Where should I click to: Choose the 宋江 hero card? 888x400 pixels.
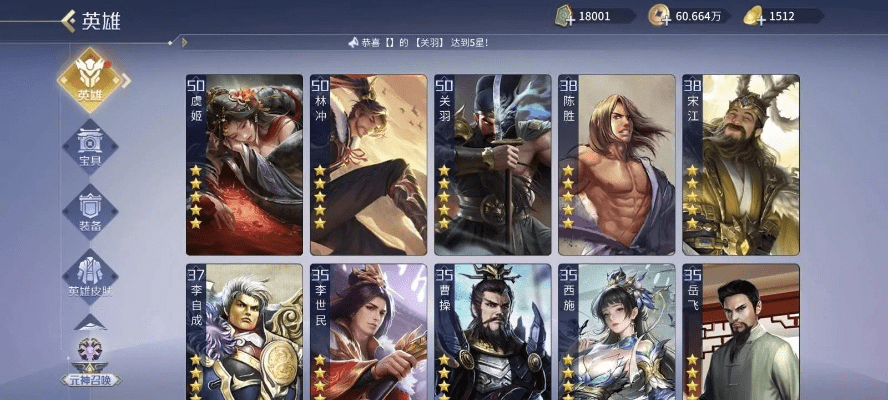tap(740, 165)
